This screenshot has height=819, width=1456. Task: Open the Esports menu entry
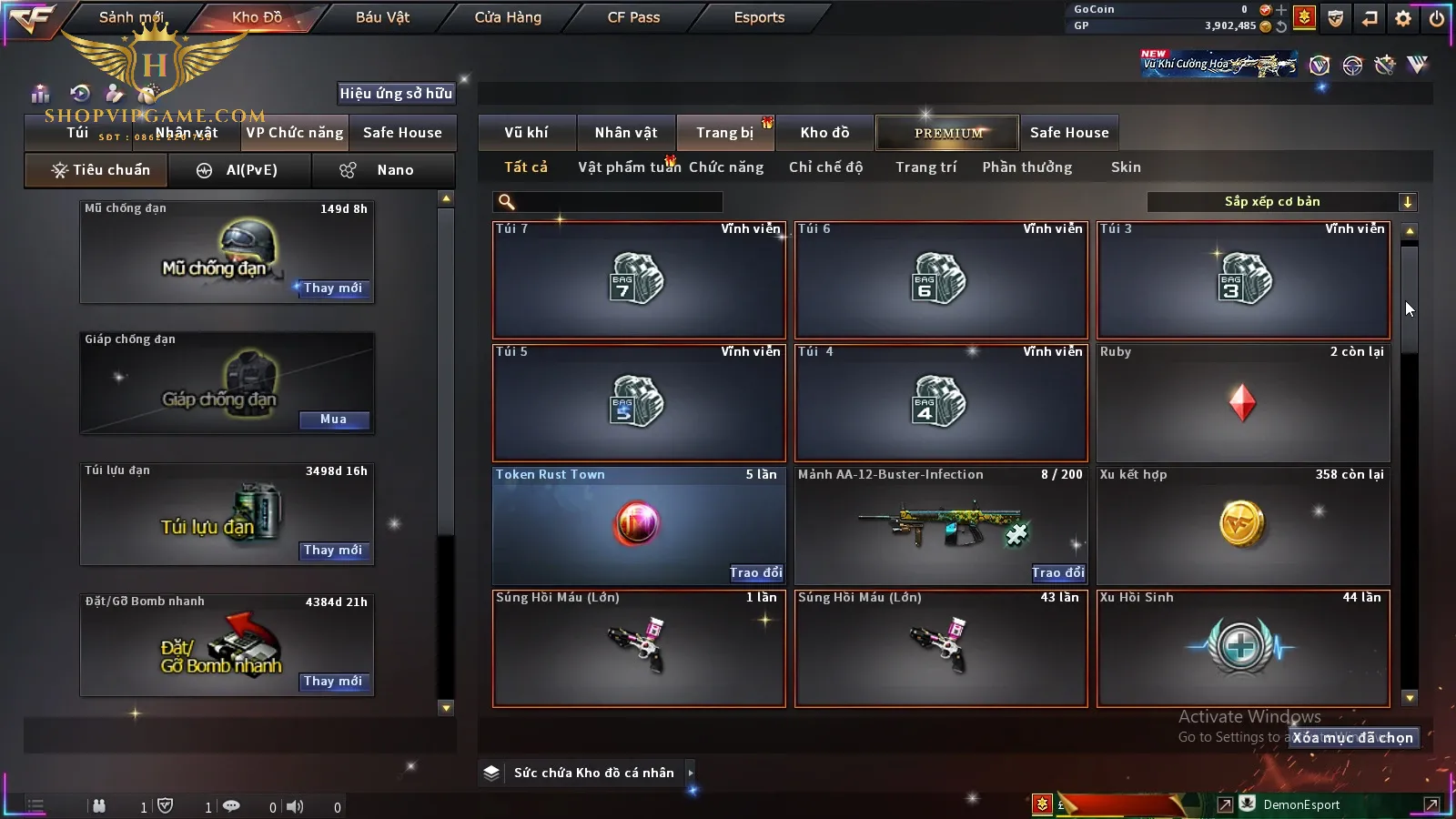click(759, 17)
